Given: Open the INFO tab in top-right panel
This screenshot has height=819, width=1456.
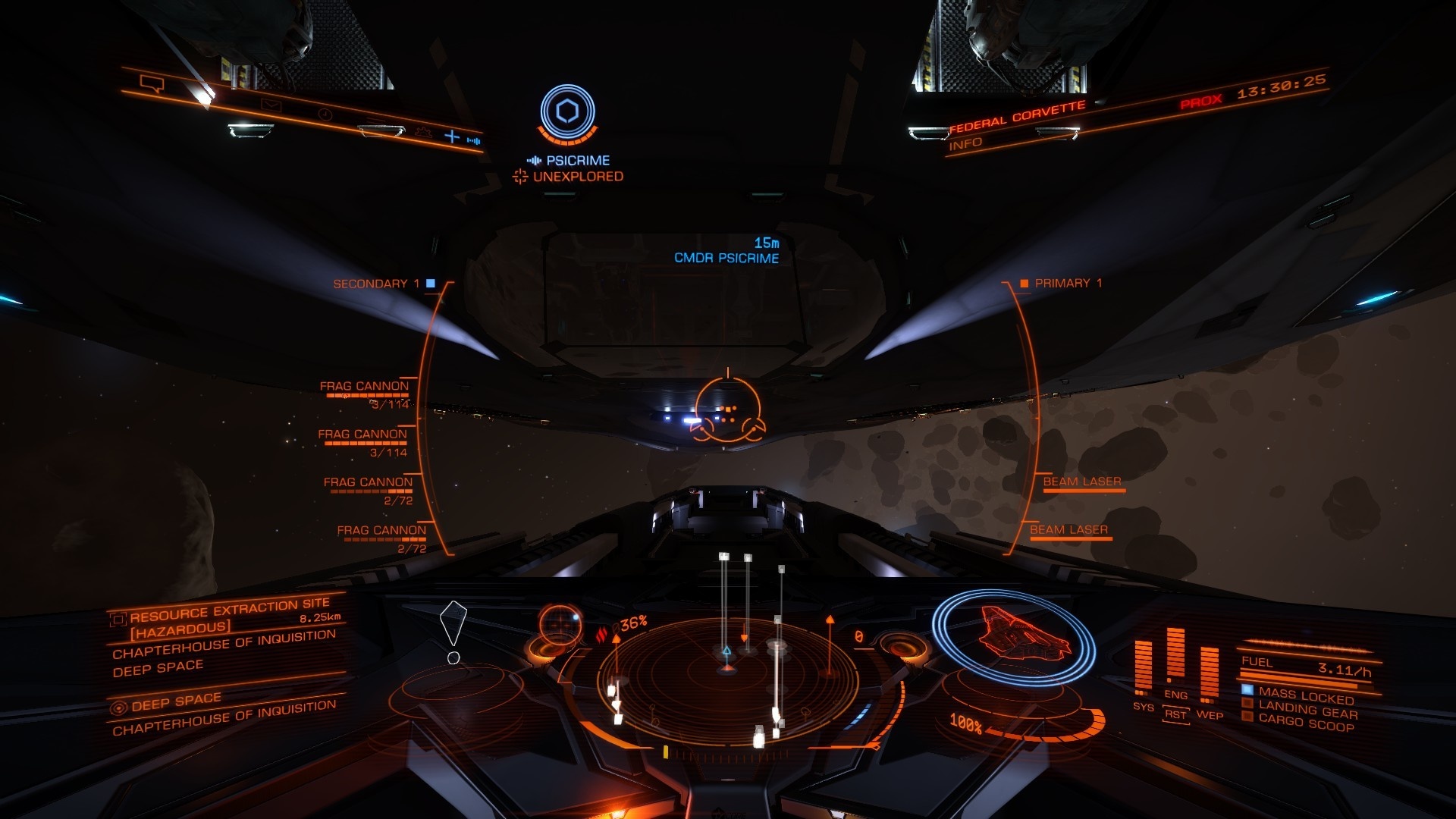Looking at the screenshot, I should point(965,143).
